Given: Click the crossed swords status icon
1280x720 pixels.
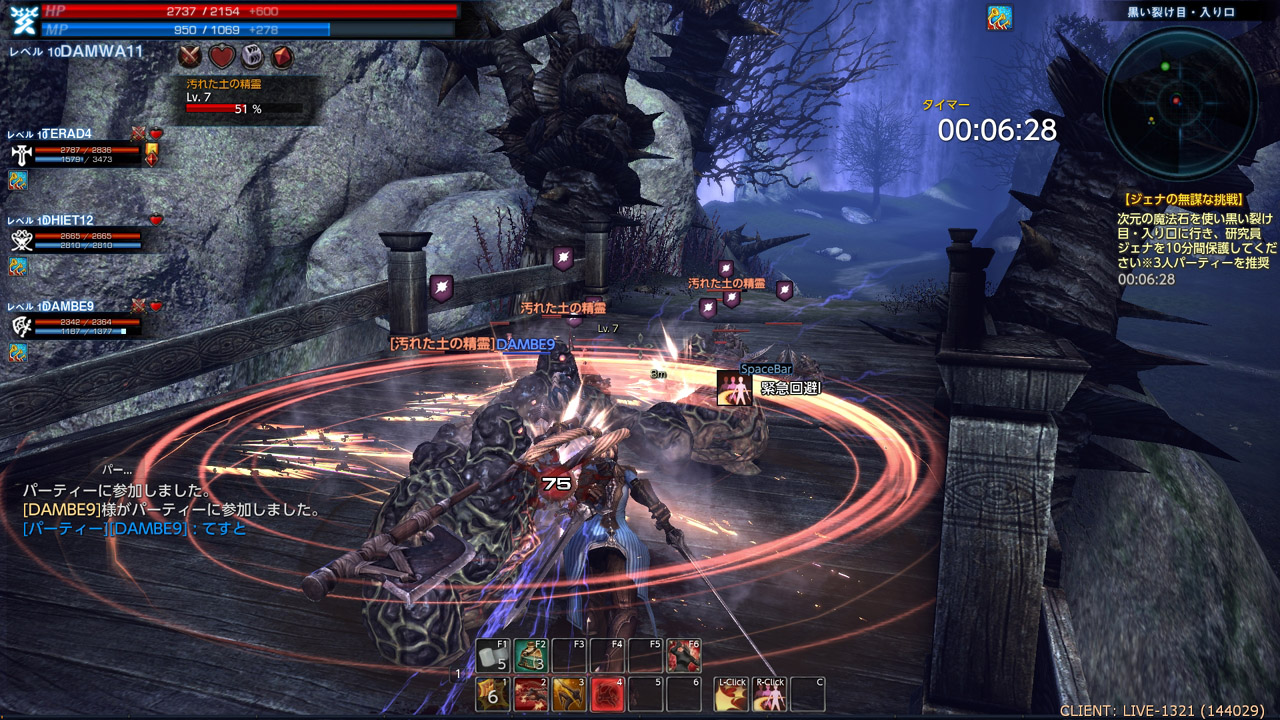Looking at the screenshot, I should point(191,56).
